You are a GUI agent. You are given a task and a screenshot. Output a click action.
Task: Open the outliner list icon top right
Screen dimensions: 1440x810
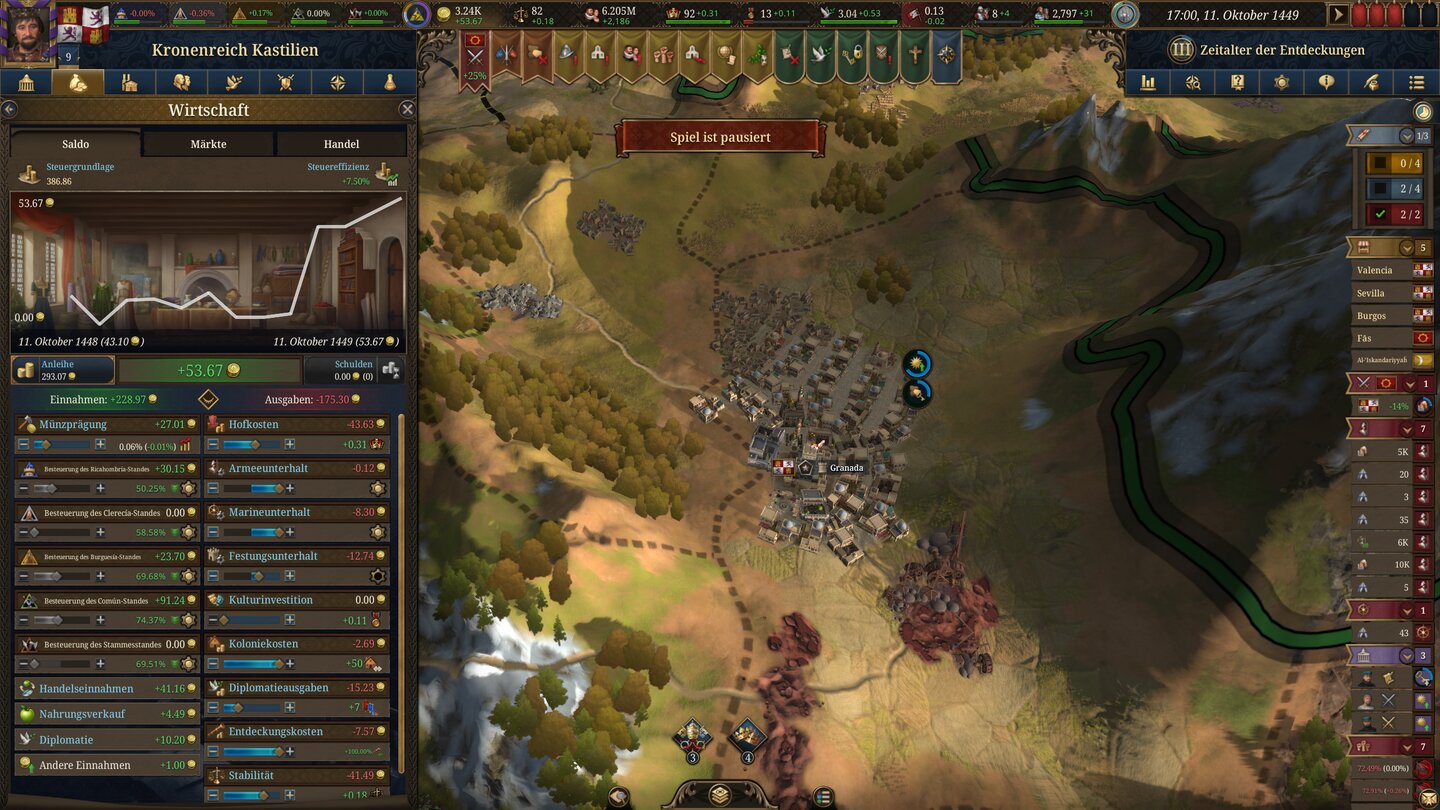click(x=1415, y=82)
